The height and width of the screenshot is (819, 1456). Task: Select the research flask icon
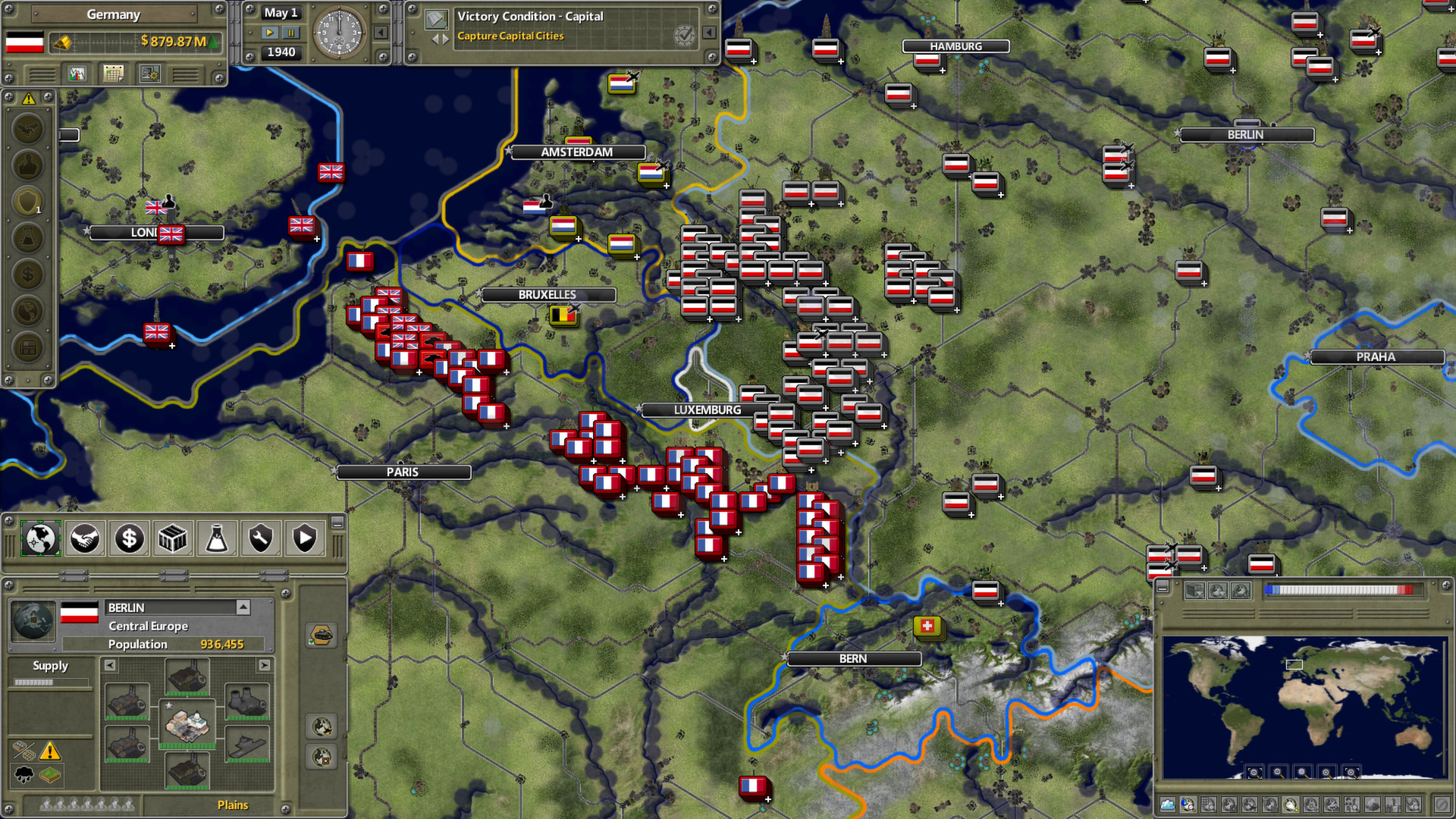click(x=216, y=538)
